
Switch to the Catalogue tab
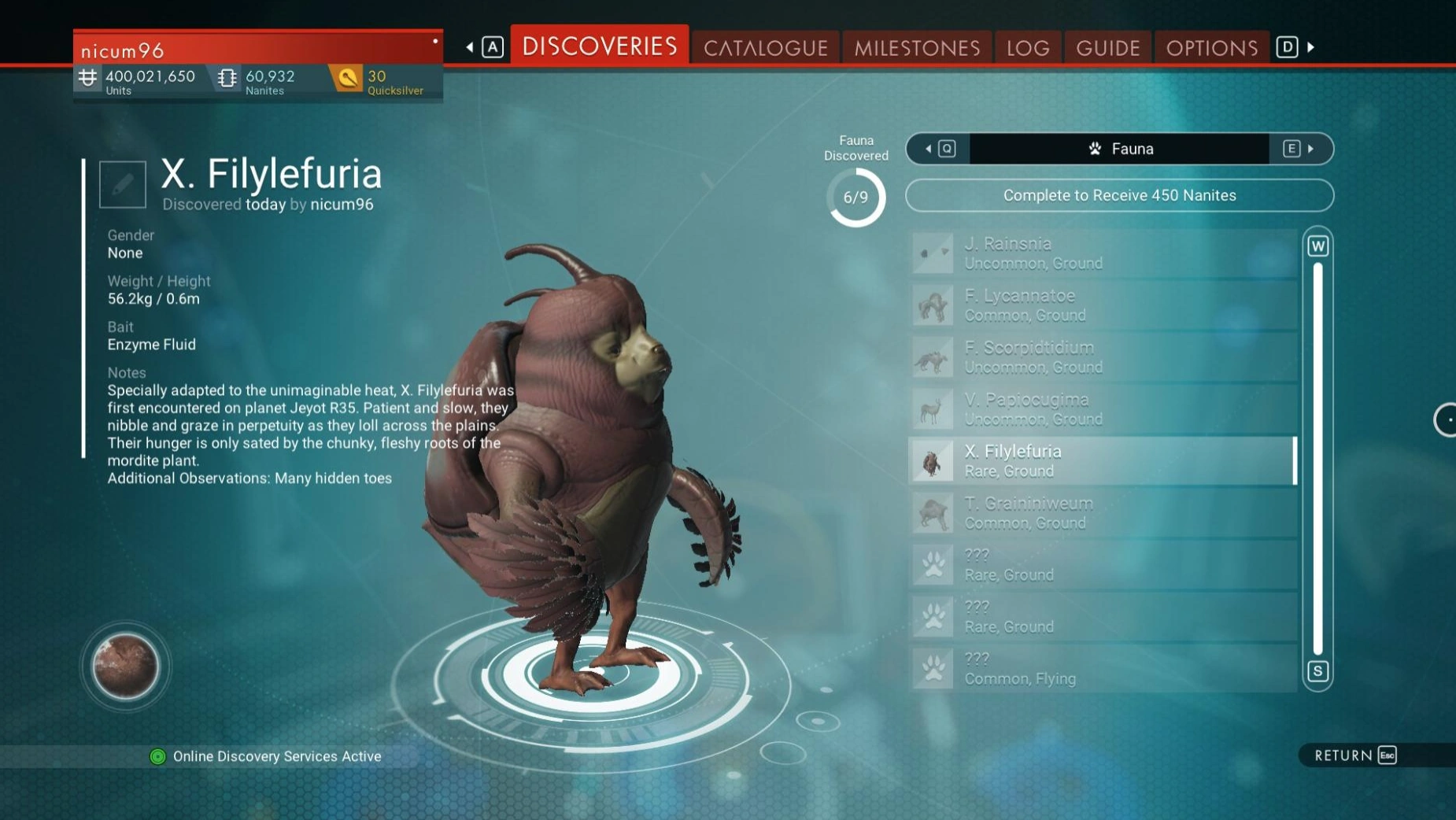[x=765, y=48]
